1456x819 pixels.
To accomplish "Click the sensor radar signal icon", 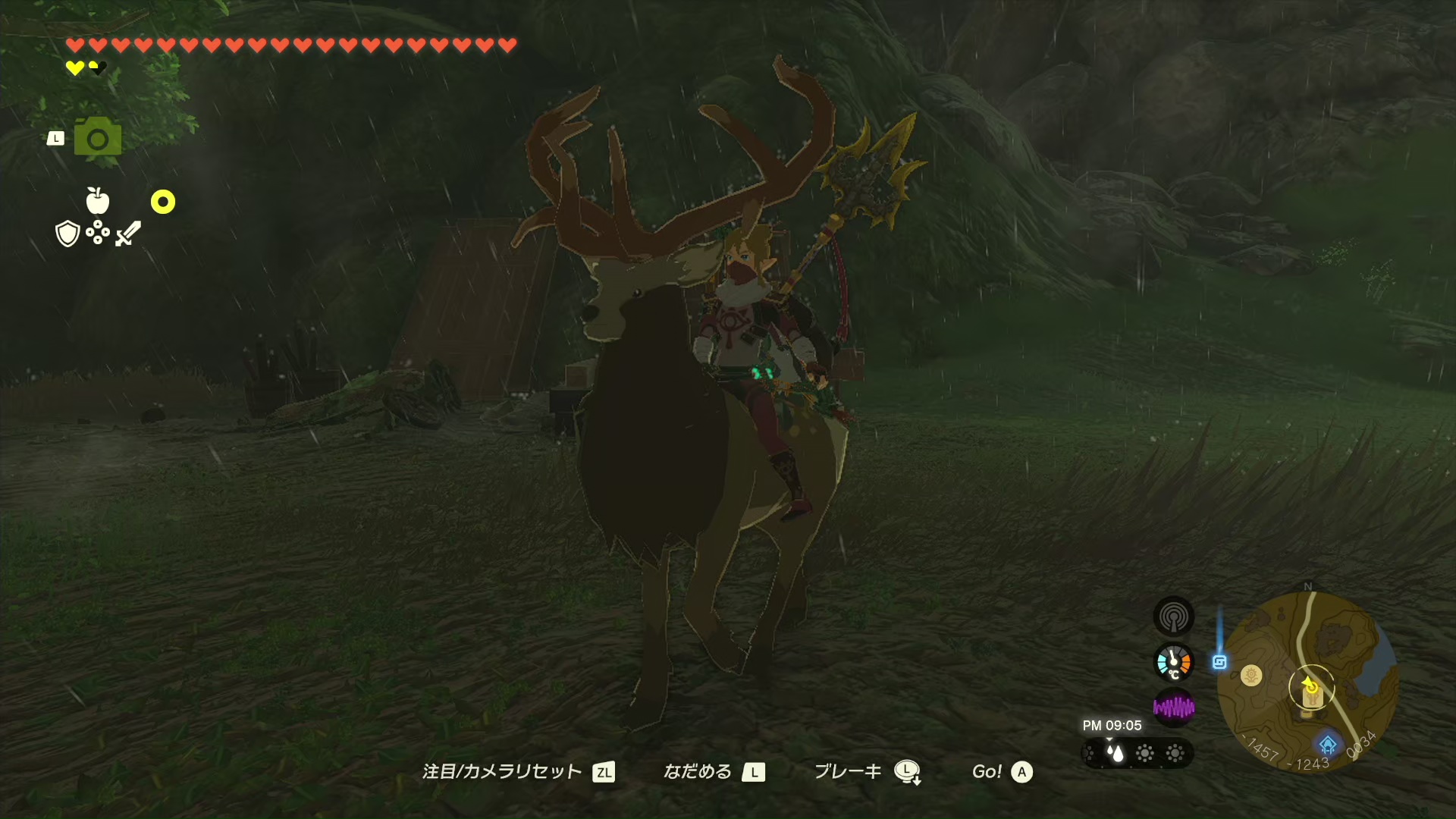I will (x=1173, y=617).
